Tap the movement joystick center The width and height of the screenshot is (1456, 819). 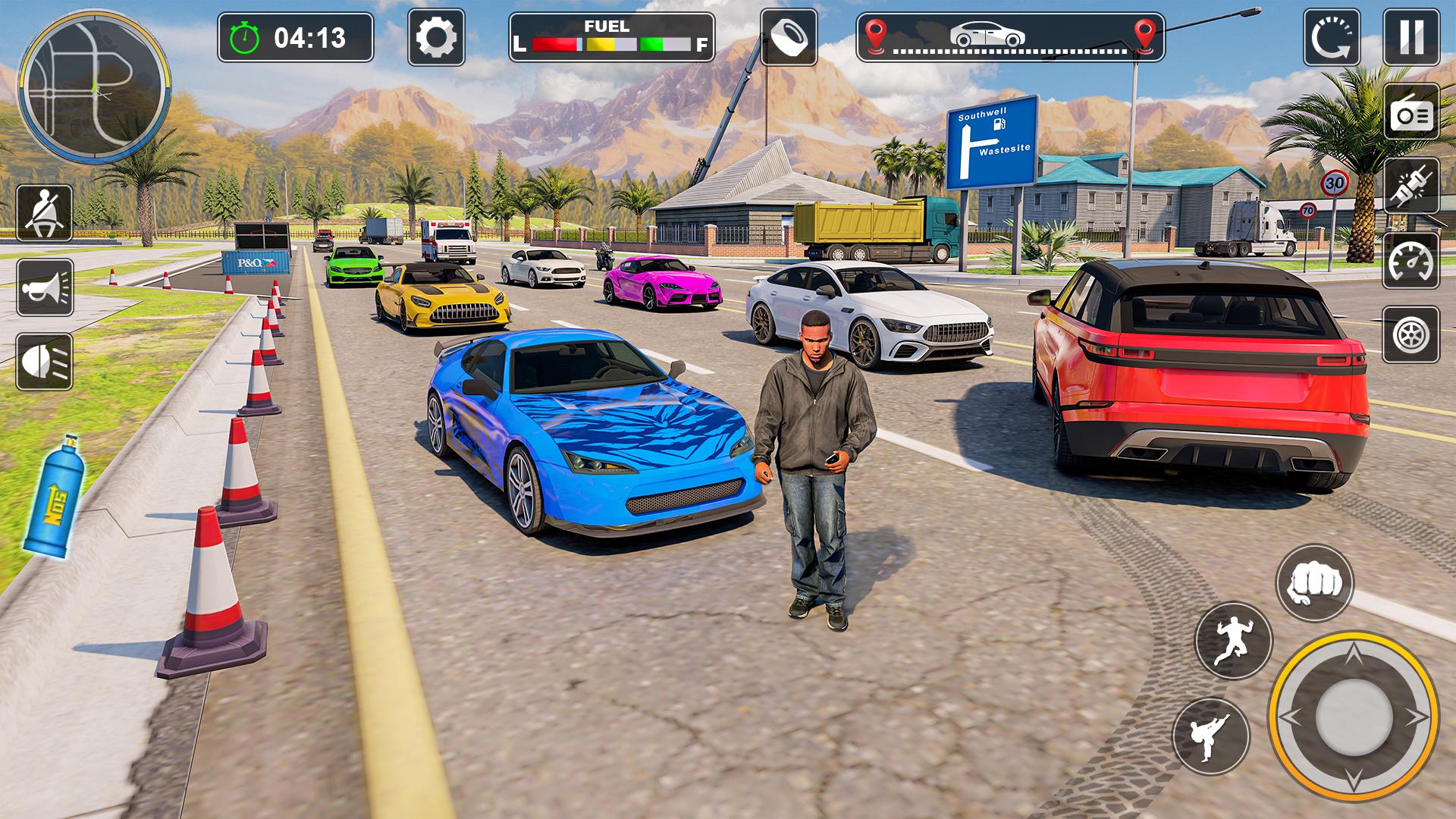click(1354, 717)
